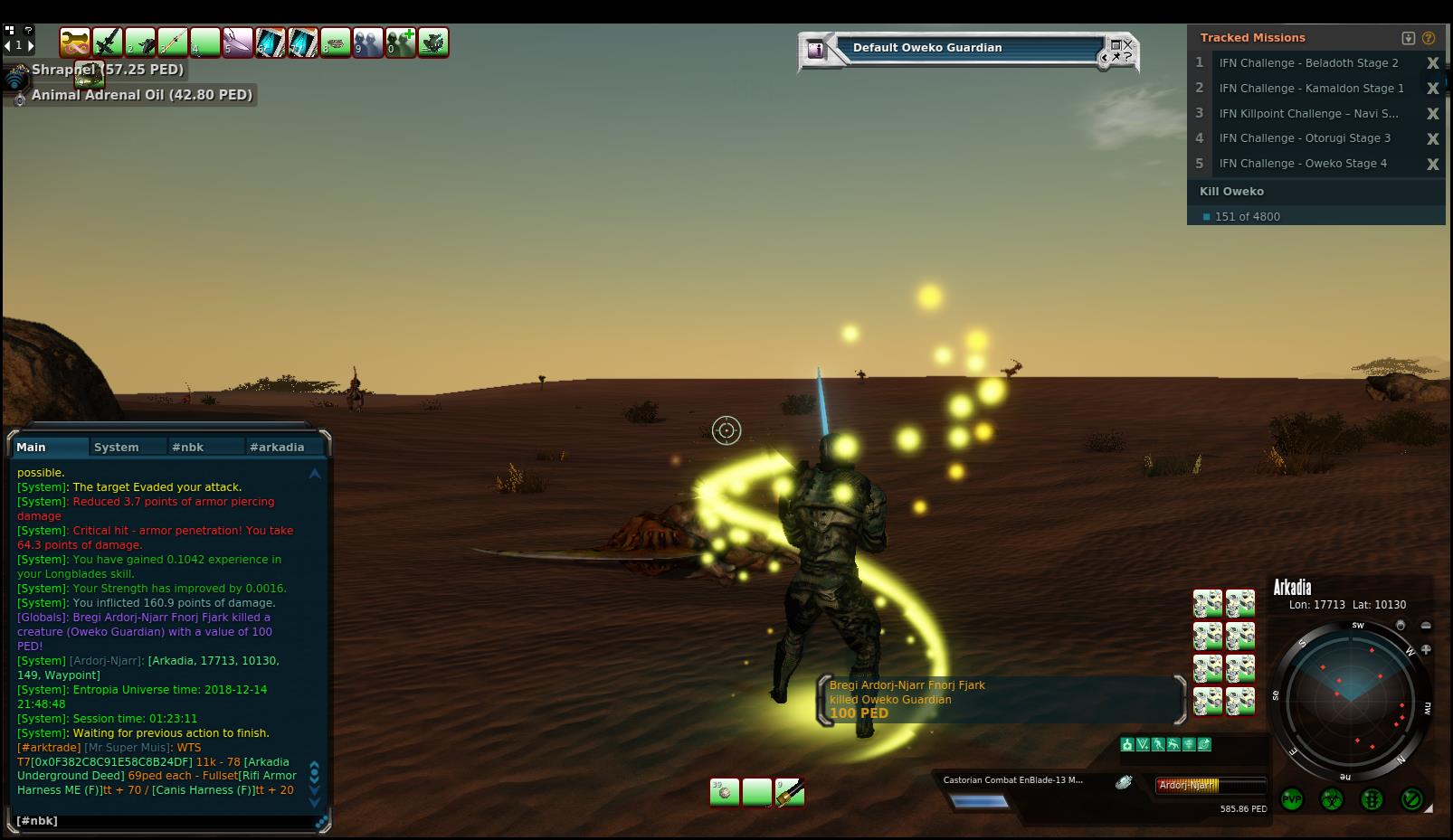The width and height of the screenshot is (1453, 840).
Task: Zoom out the radar with minus button
Action: (1426, 626)
